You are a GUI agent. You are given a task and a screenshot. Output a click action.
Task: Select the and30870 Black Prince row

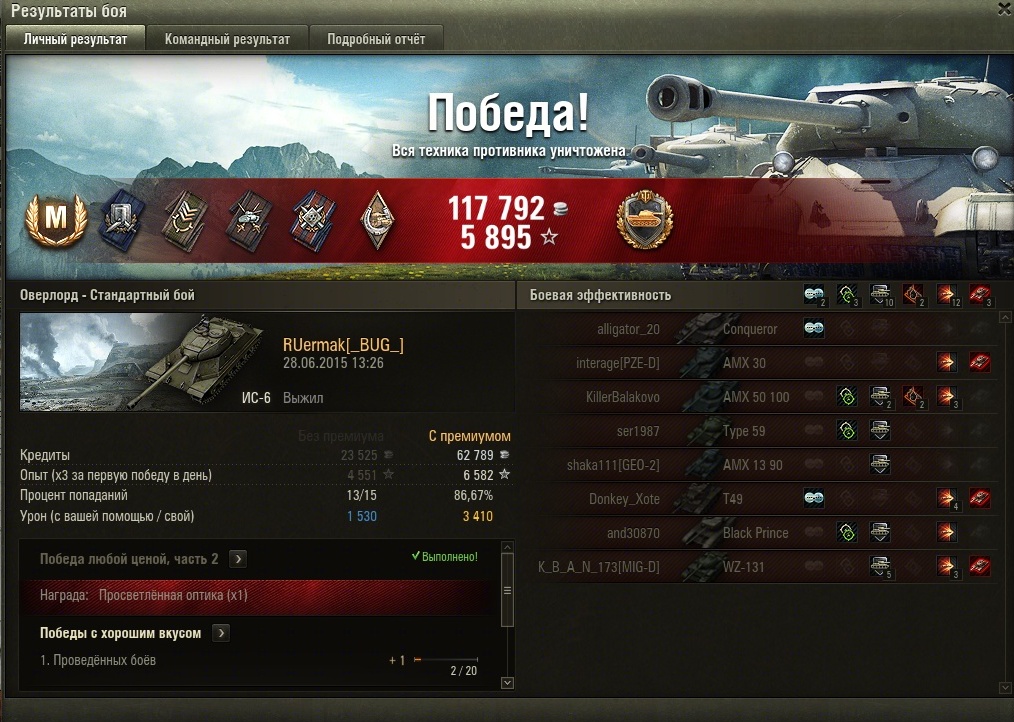760,533
